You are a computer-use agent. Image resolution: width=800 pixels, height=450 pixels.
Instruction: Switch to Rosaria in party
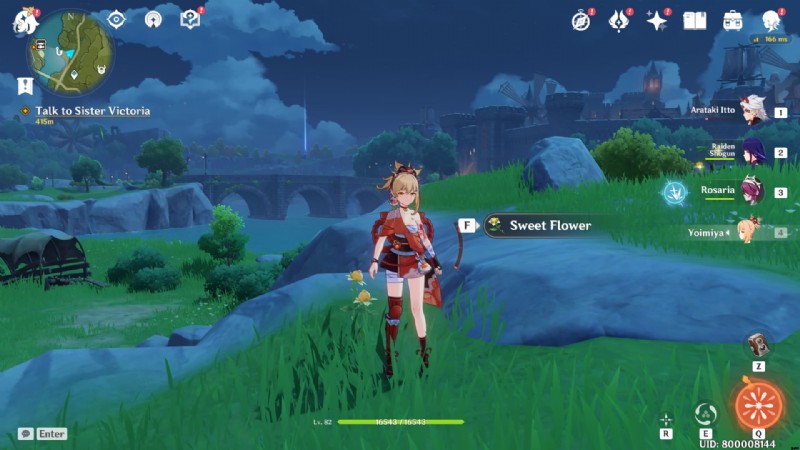[752, 191]
